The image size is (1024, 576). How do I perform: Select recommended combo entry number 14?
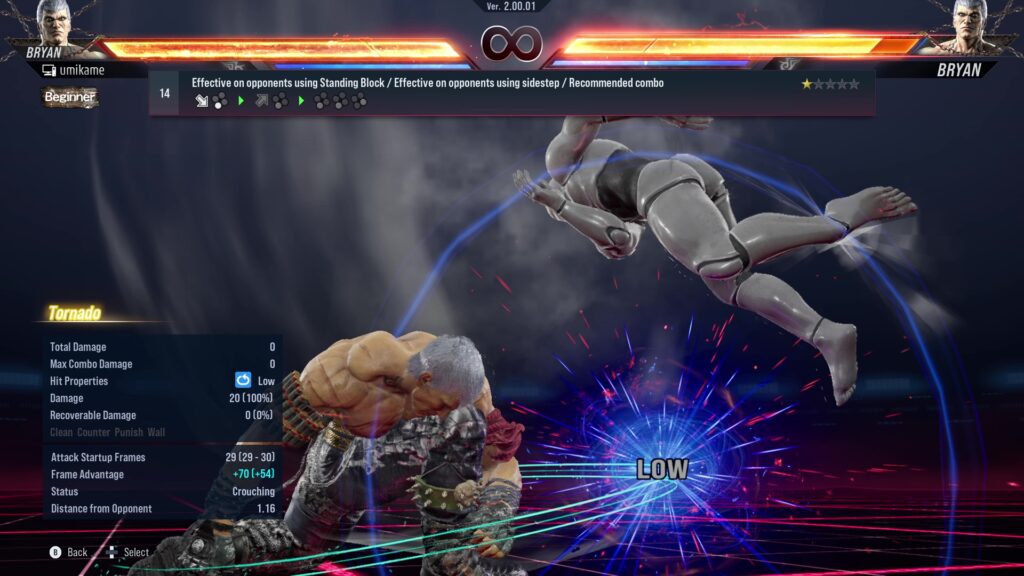510,92
